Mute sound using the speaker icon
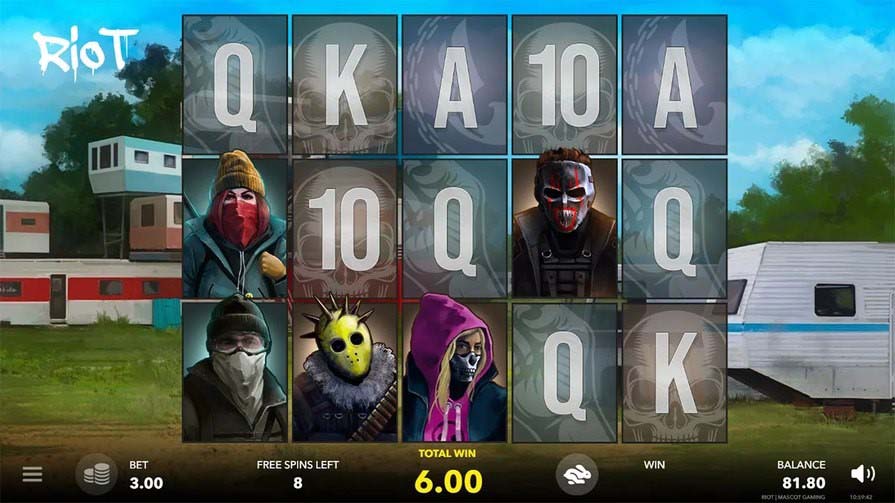Image resolution: width=895 pixels, height=503 pixels. click(861, 474)
